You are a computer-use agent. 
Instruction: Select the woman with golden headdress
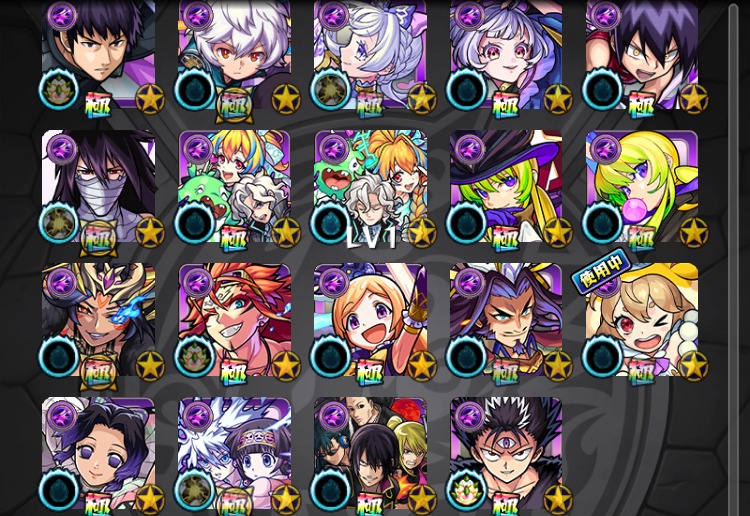(x=99, y=320)
